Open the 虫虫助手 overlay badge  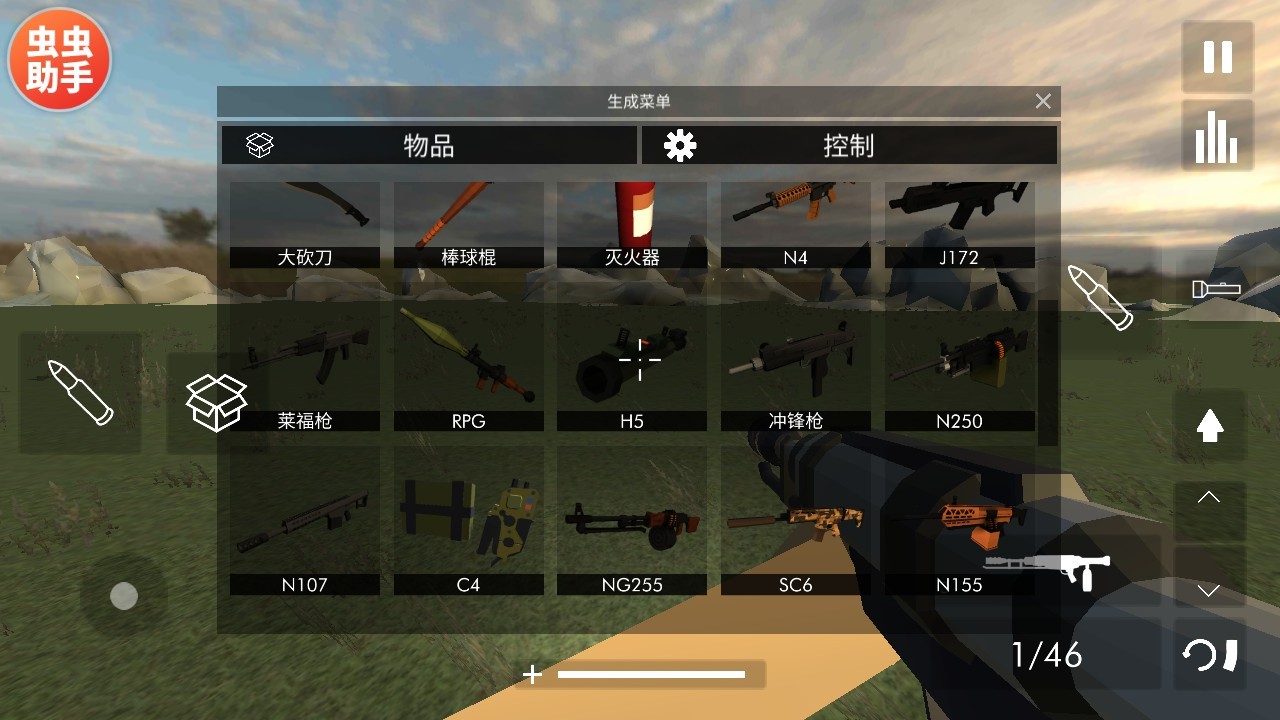[59, 59]
